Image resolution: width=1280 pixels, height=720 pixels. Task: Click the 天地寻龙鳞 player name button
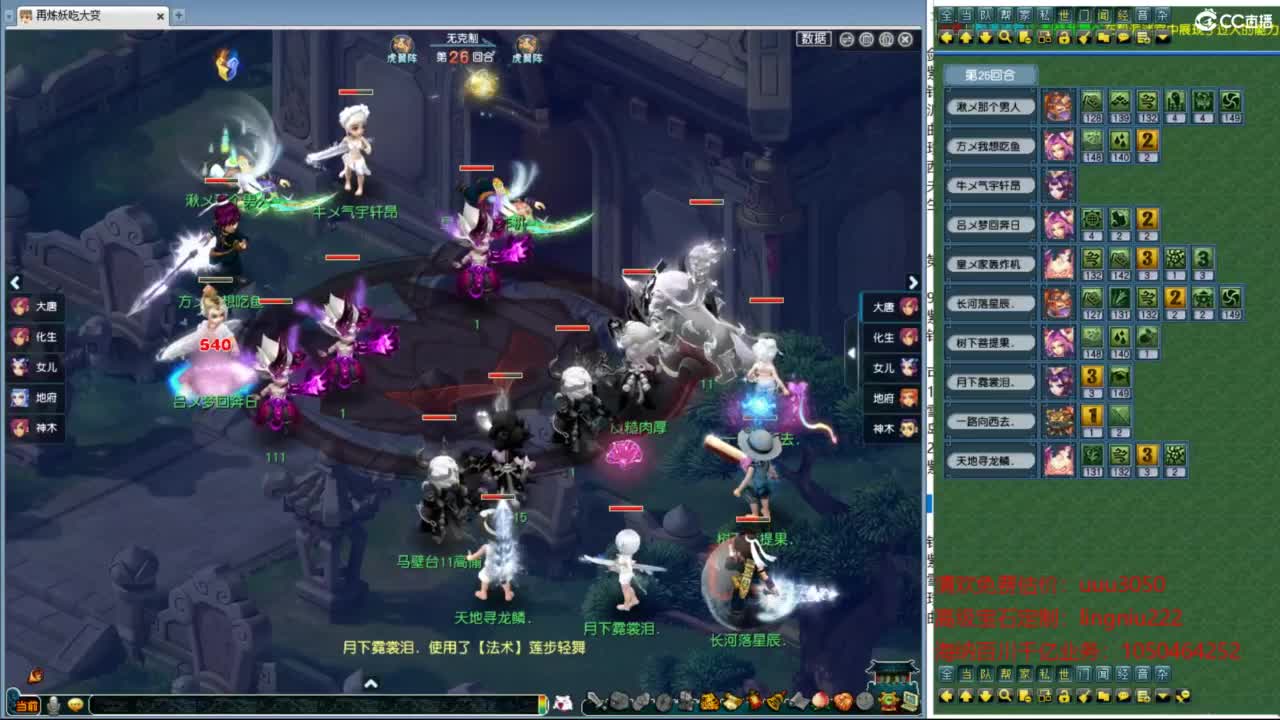click(990, 460)
